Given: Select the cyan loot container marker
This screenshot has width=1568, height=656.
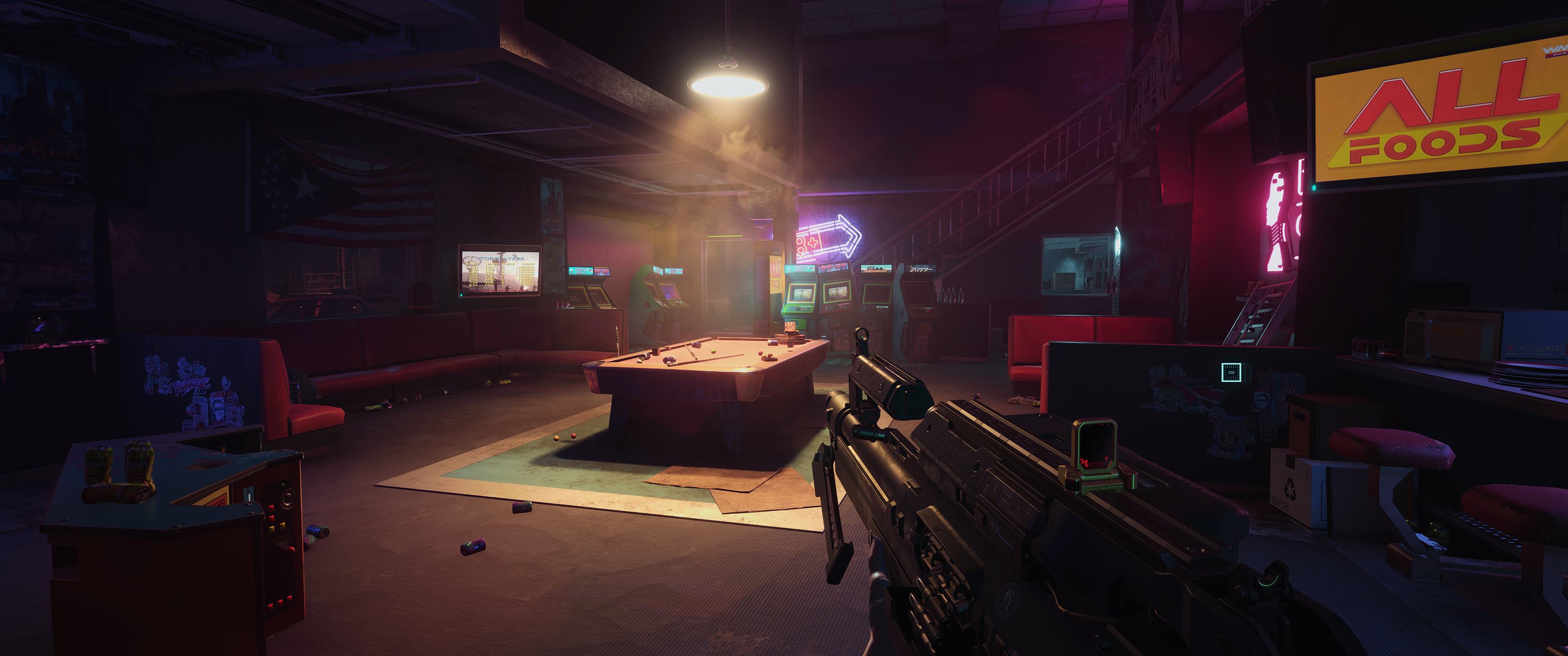Looking at the screenshot, I should [1230, 371].
